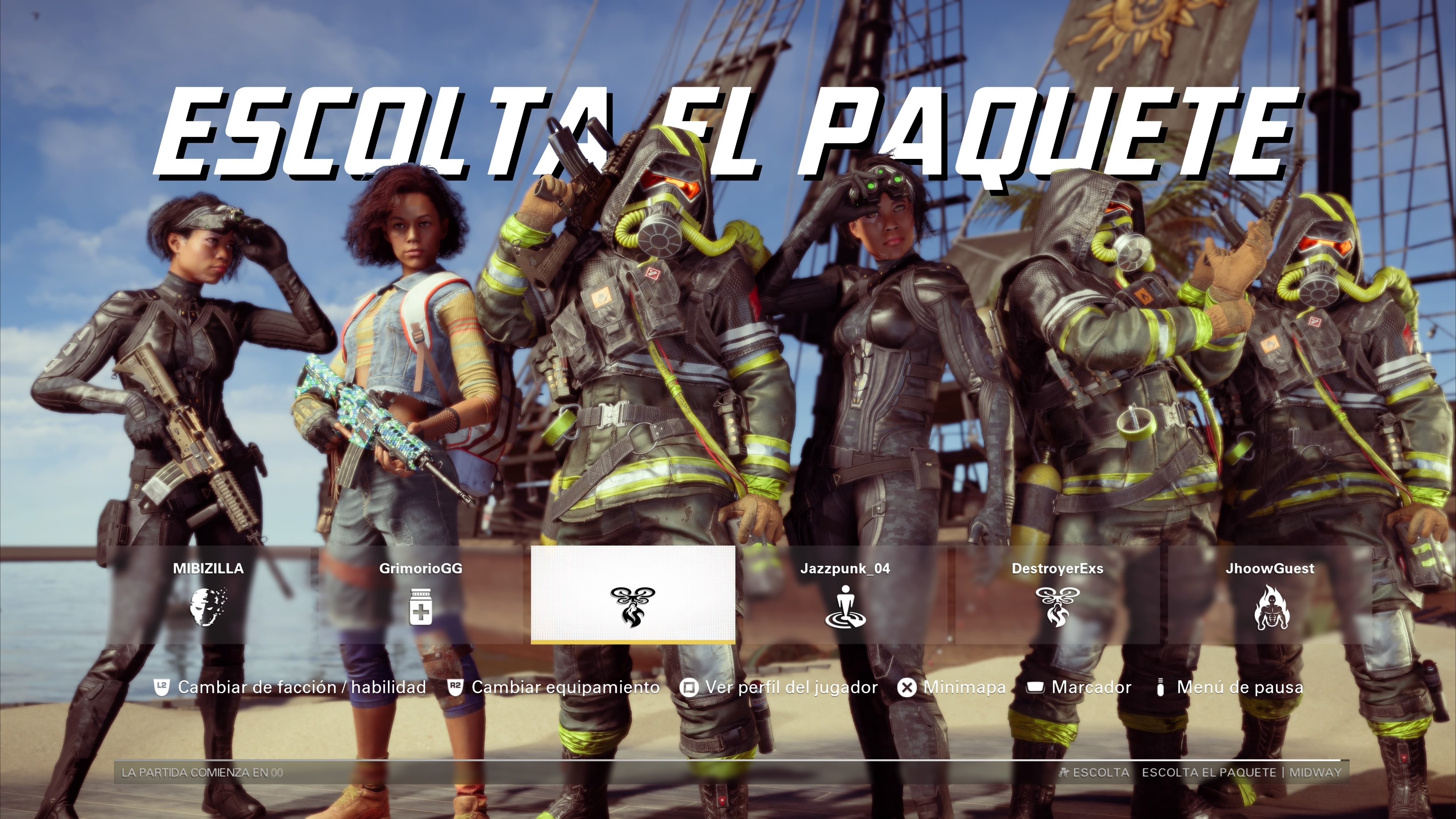Show the Minimapa
The image size is (1456, 819).
tap(965, 688)
